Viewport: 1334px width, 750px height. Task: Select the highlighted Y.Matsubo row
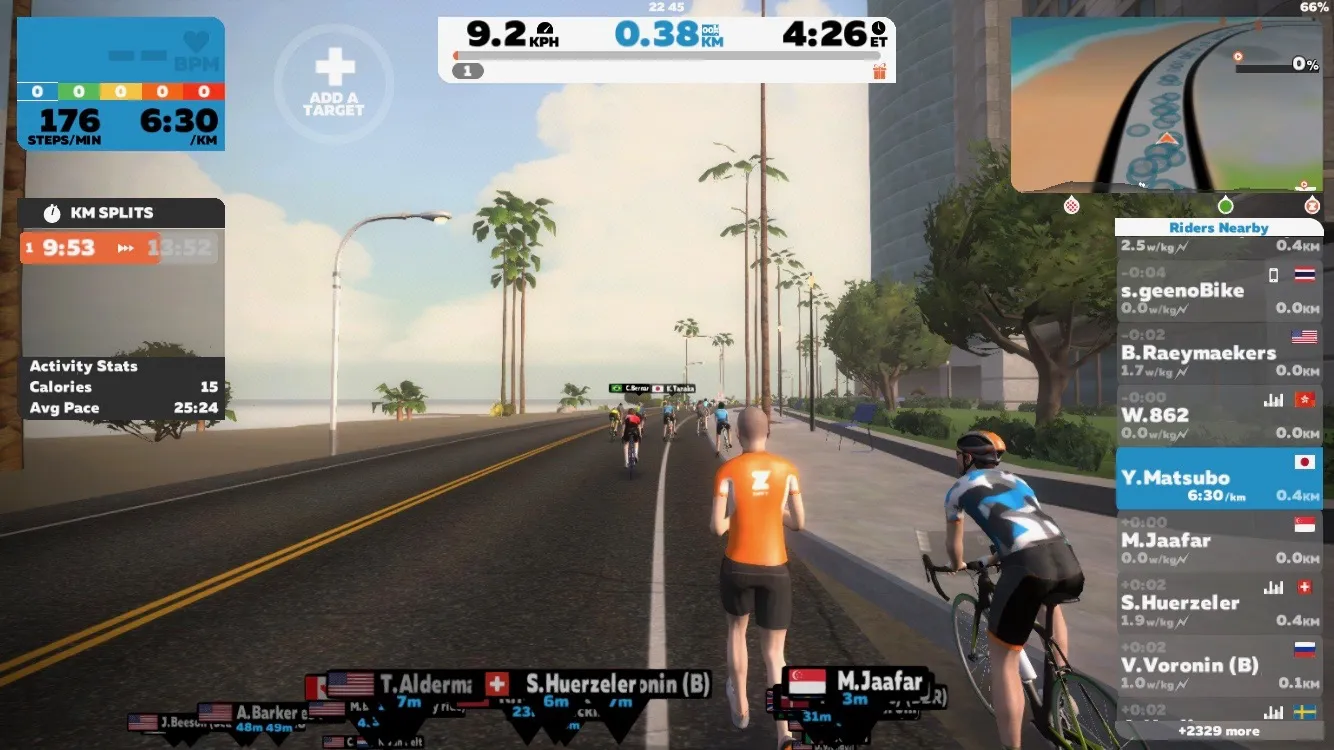1219,478
